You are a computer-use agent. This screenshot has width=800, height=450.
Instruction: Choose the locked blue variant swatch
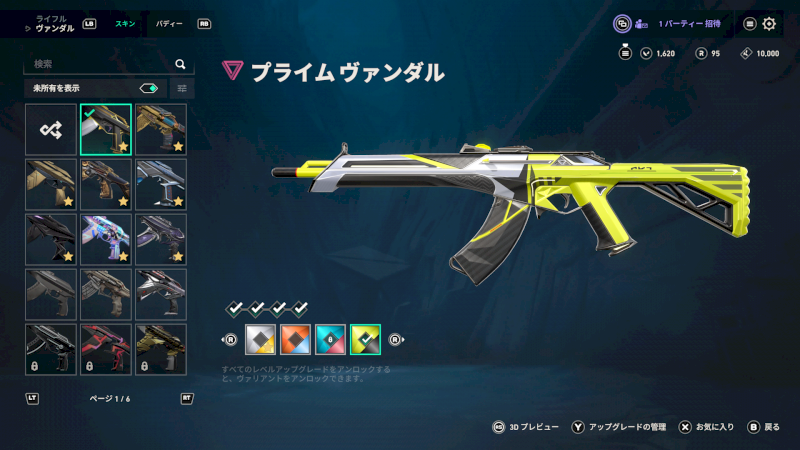click(x=330, y=341)
